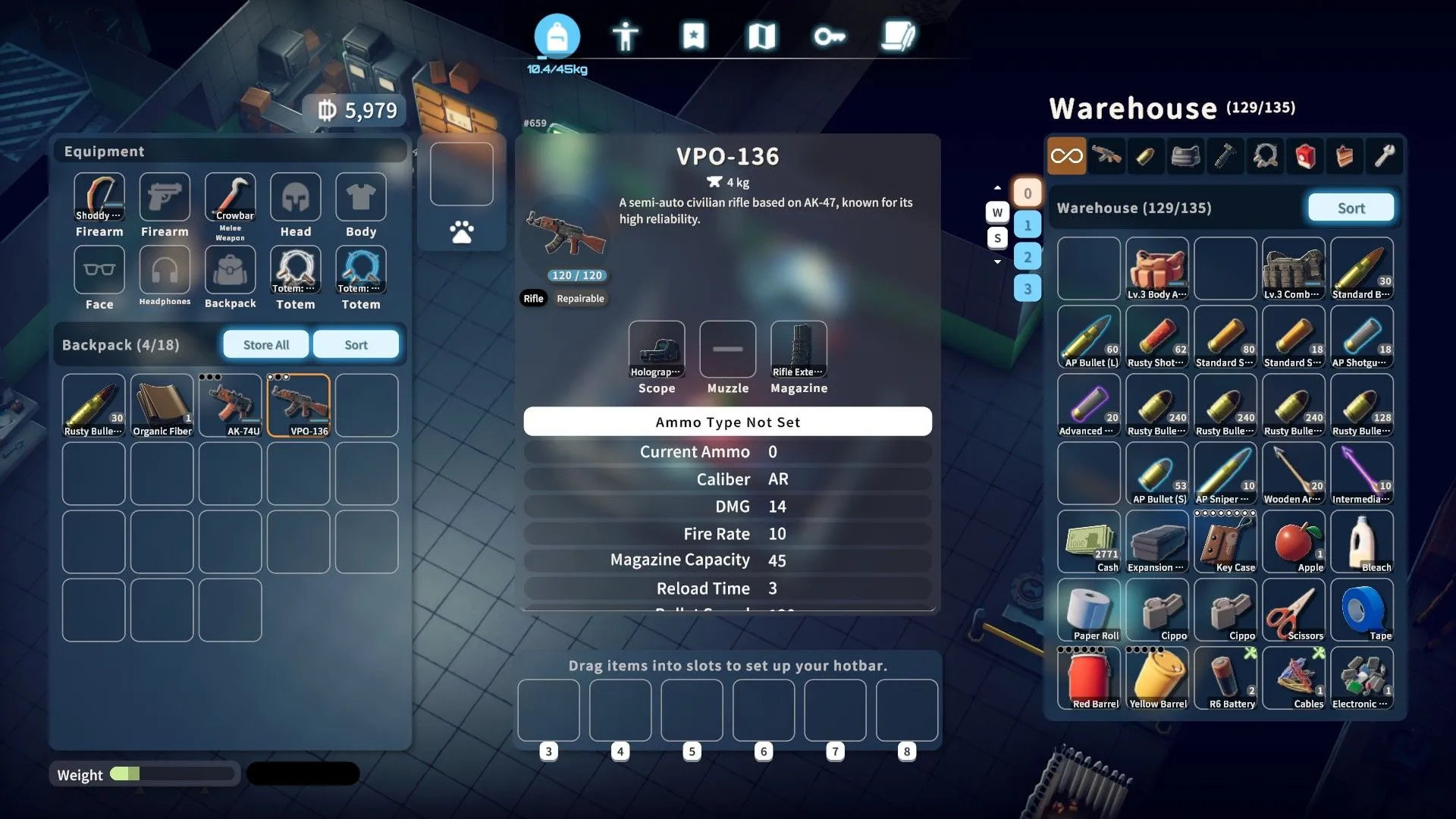Click the key icon in the top toolbar
The image size is (1456, 819).
click(x=830, y=34)
